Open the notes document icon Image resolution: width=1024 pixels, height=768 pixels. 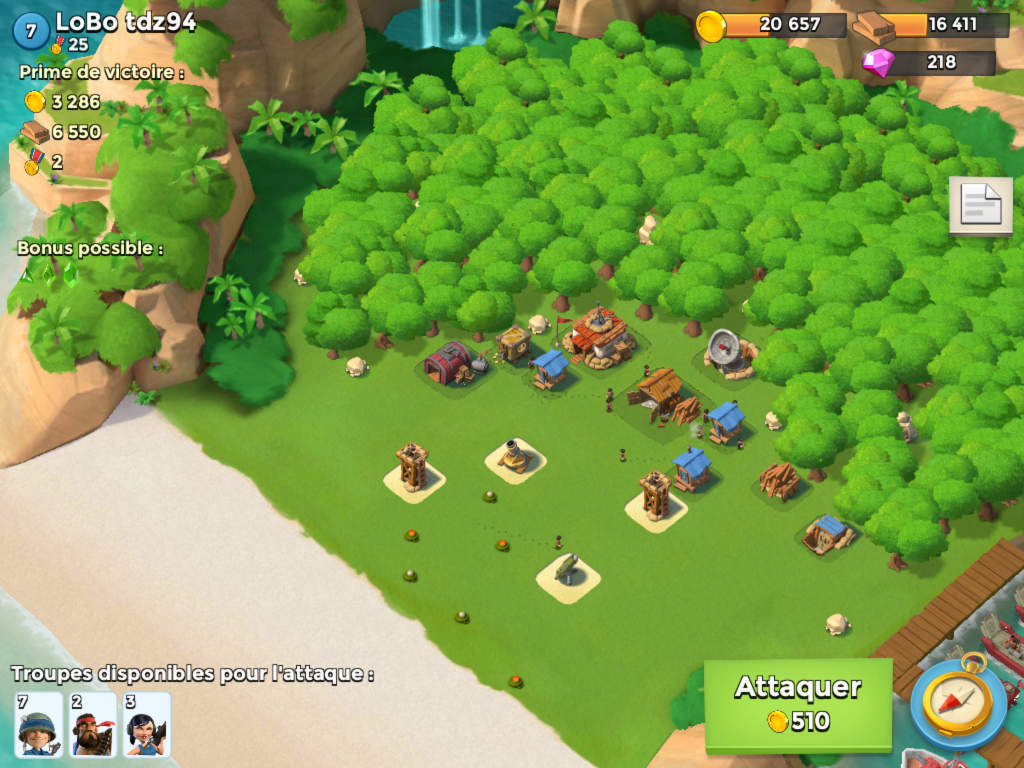(980, 205)
